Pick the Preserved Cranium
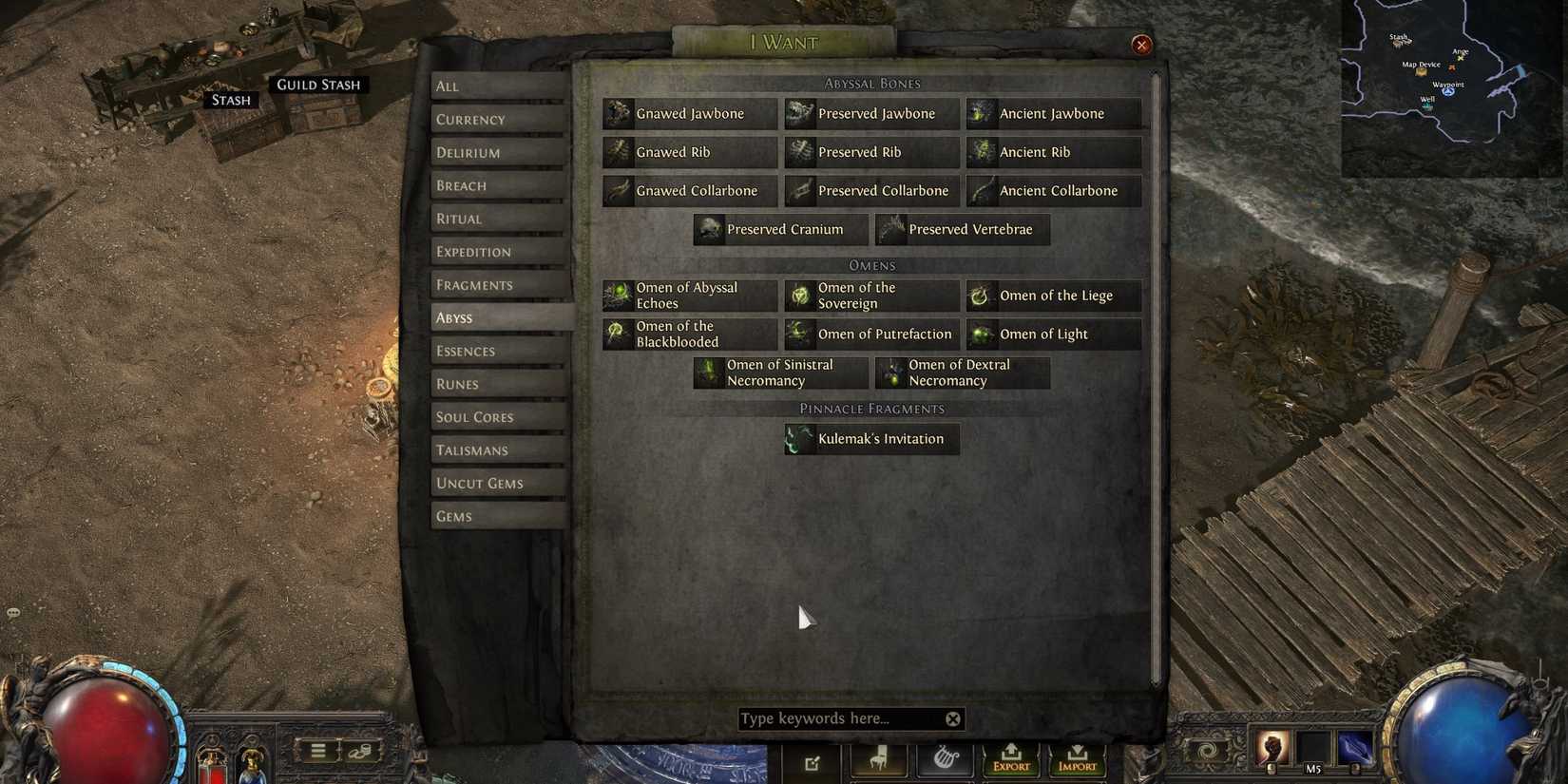The width and height of the screenshot is (1568, 784). [x=779, y=229]
